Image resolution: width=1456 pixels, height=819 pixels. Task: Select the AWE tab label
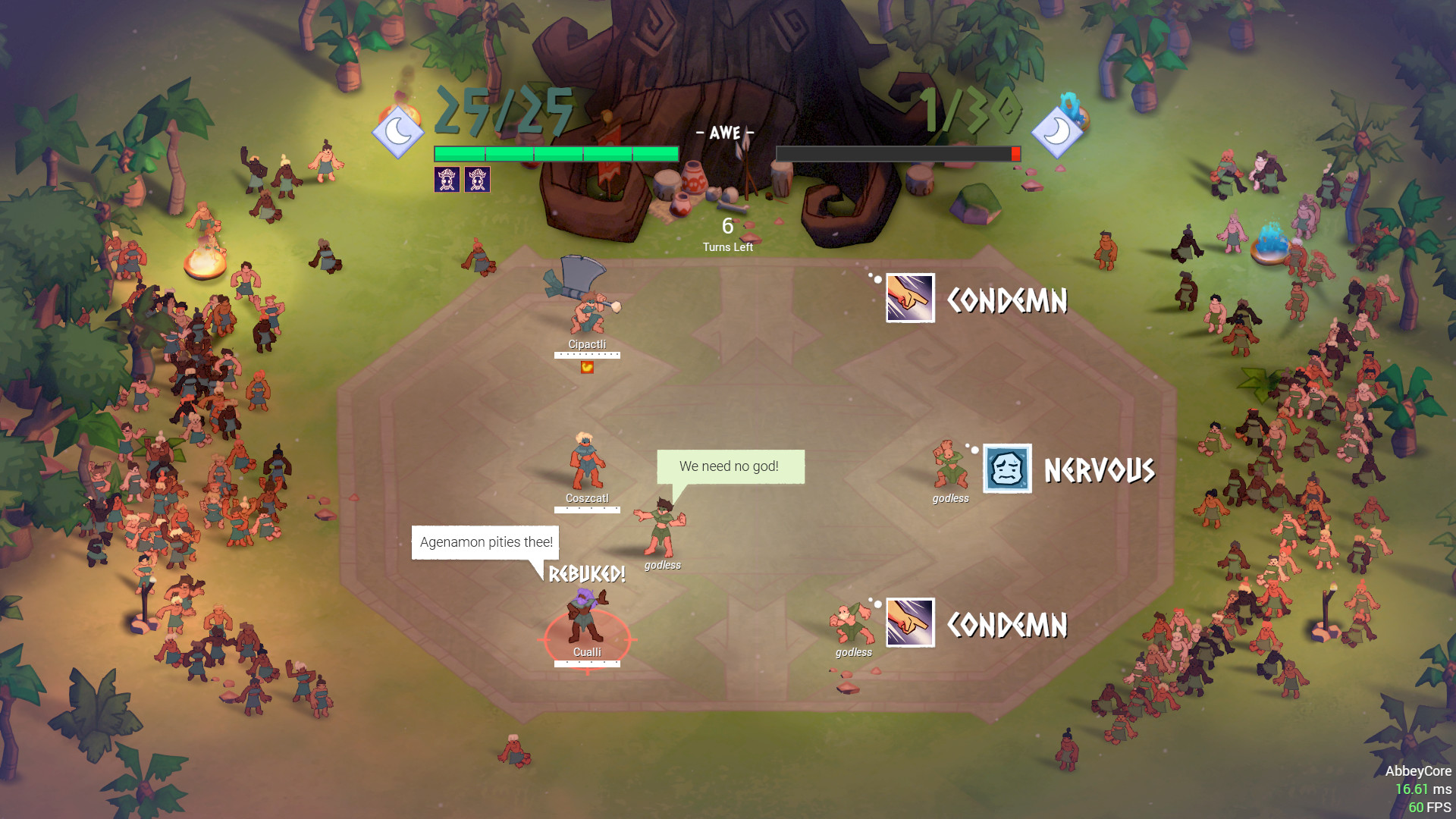coord(724,132)
